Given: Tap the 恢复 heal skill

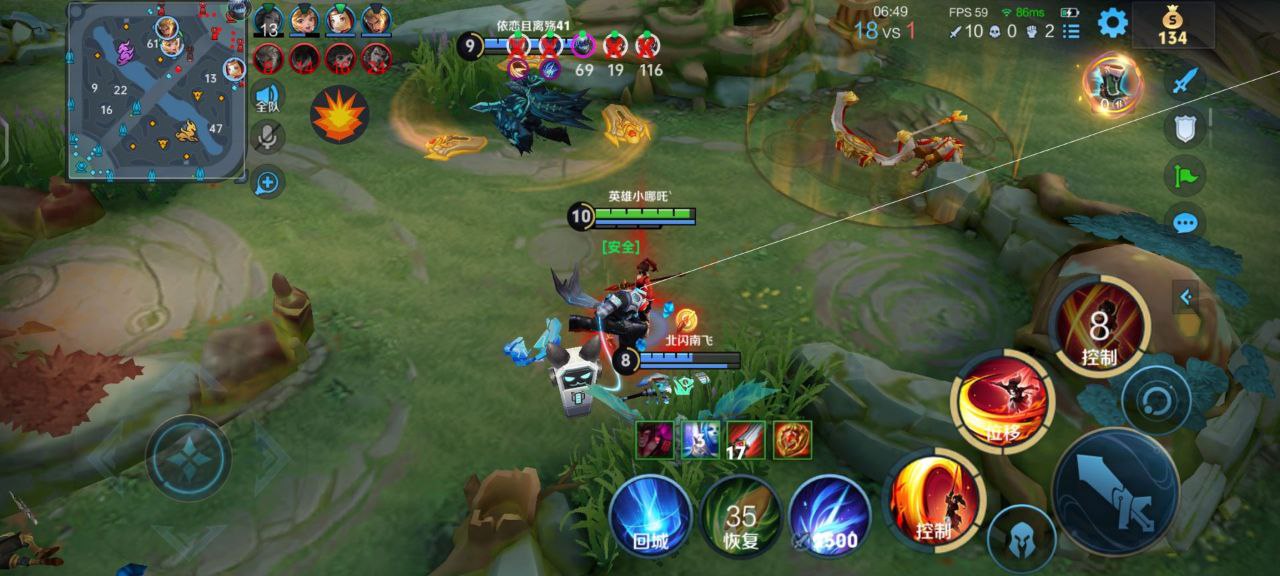Looking at the screenshot, I should [741, 515].
